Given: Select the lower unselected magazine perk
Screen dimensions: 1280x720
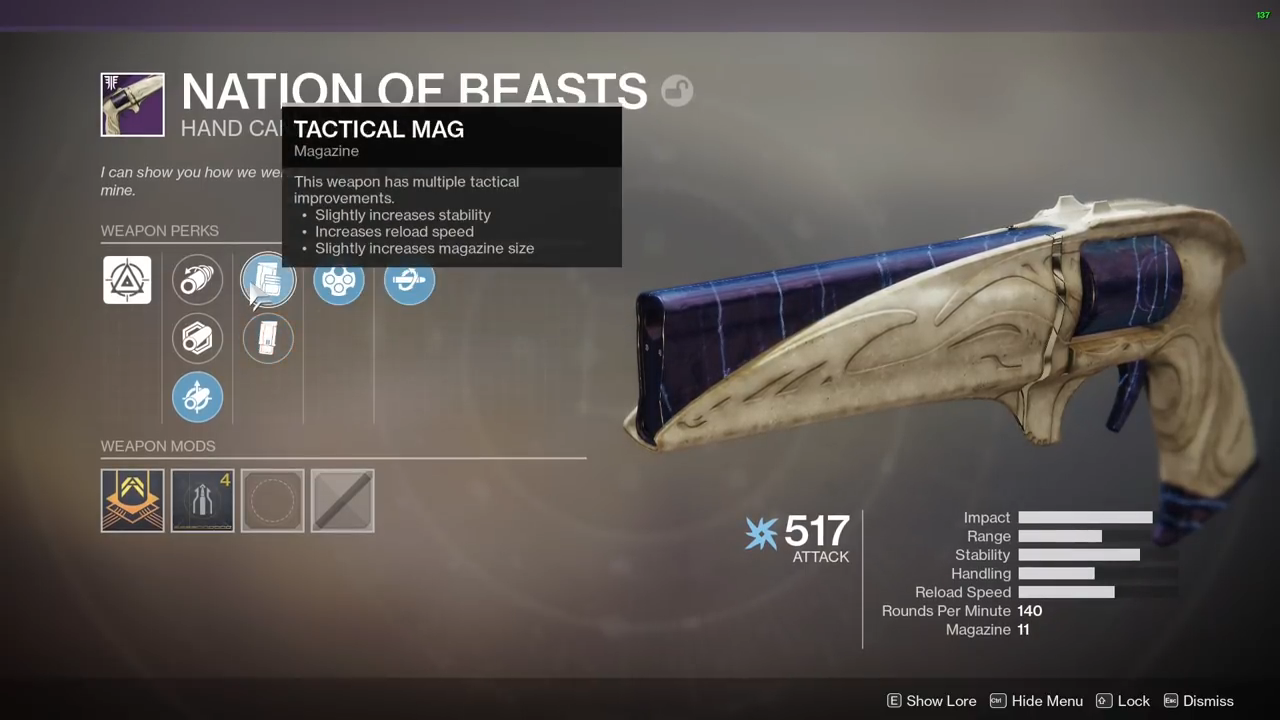Looking at the screenshot, I should coord(268,338).
